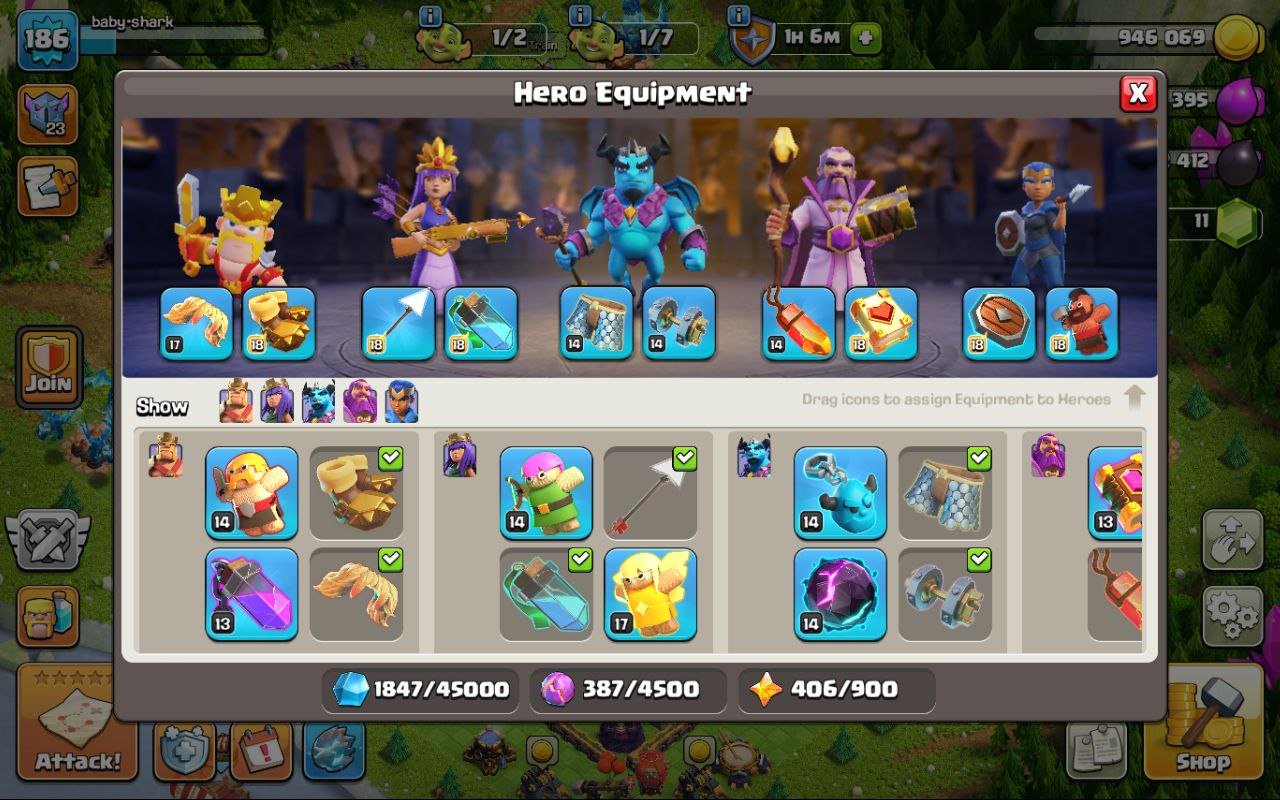1280x800 pixels.
Task: Toggle Barbarian King in the Show filter row
Action: tap(234, 401)
